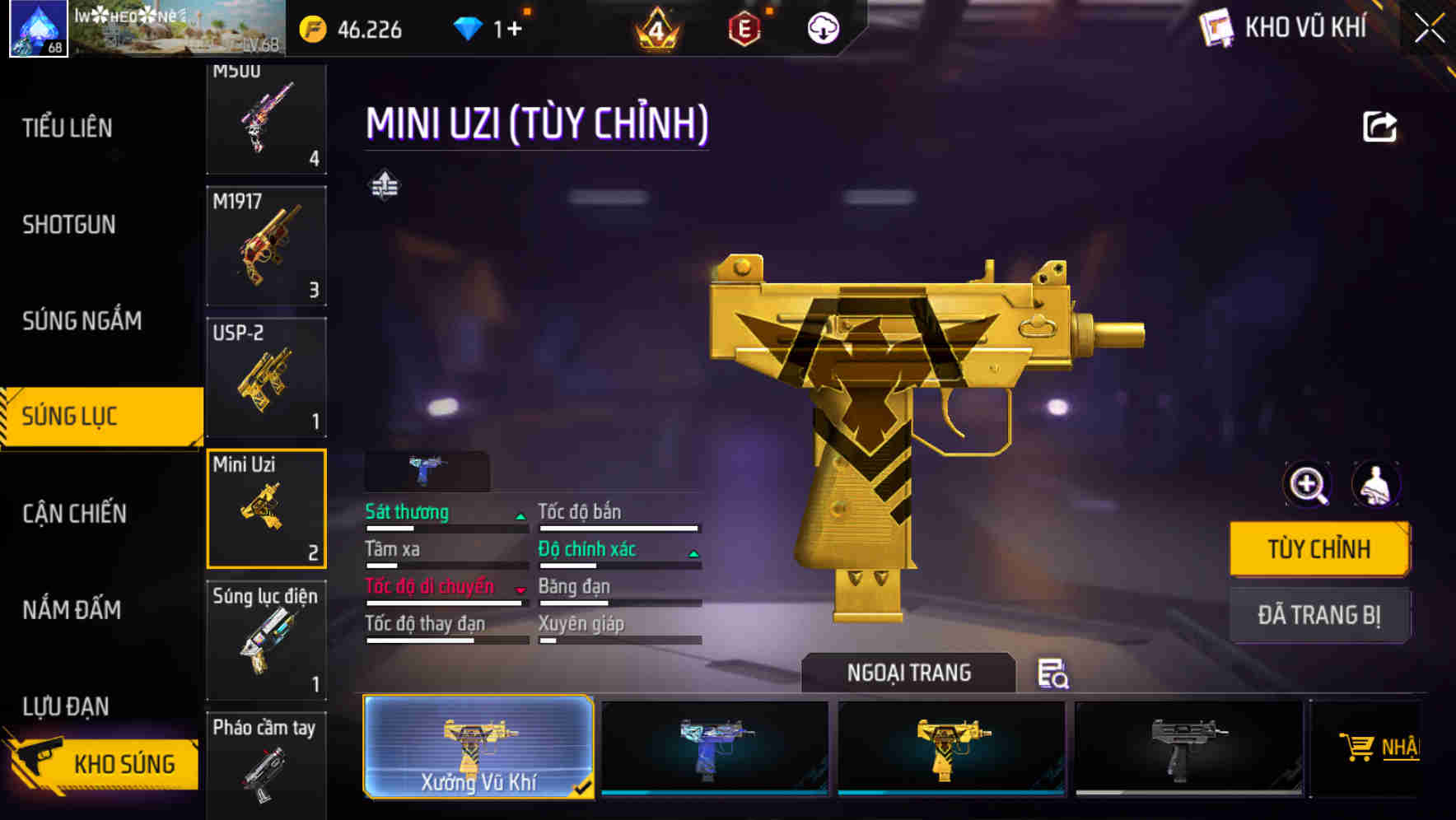This screenshot has width=1456, height=820.
Task: Click the yellow Tùy Chỉnh button
Action: pos(1319,549)
